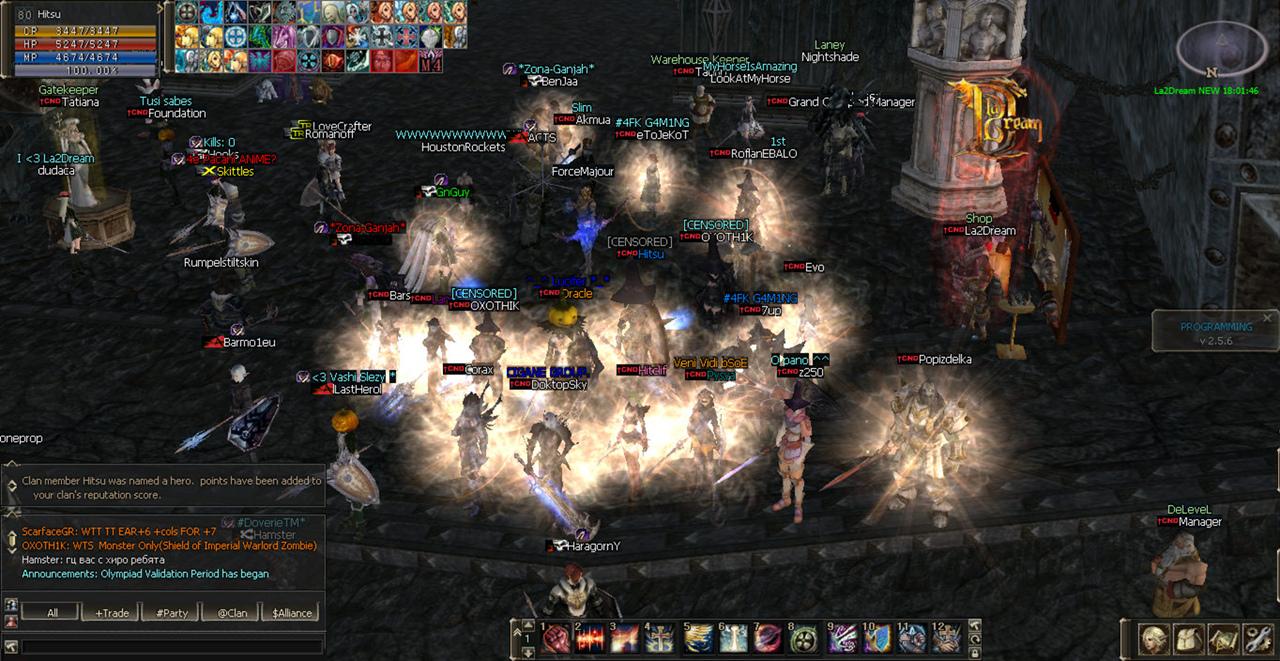Switch to the $Alliance chat tab
The image size is (1280, 661).
pyautogui.click(x=292, y=613)
